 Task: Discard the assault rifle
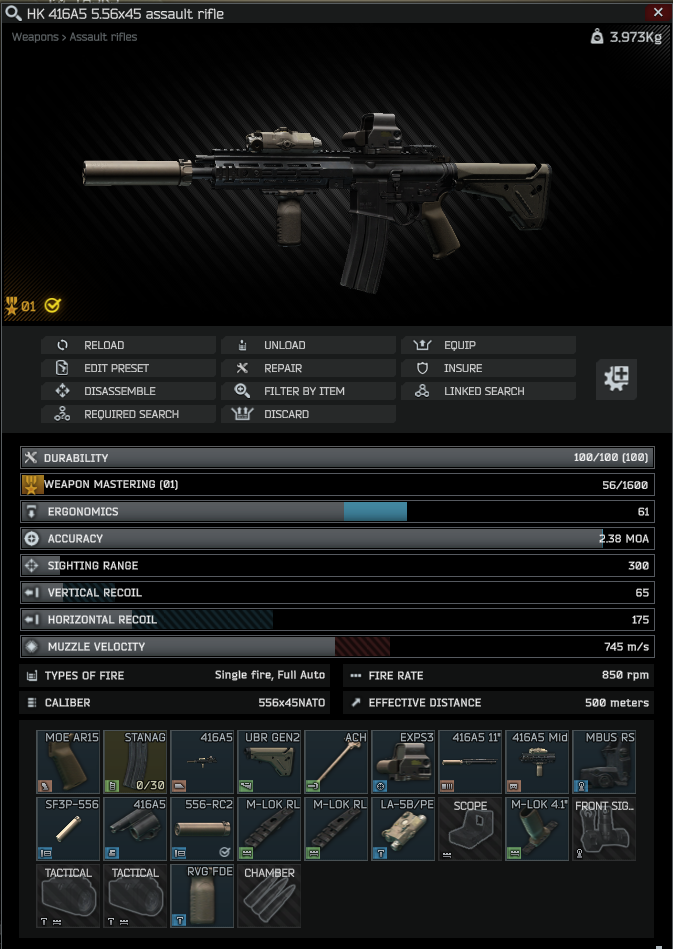click(308, 414)
